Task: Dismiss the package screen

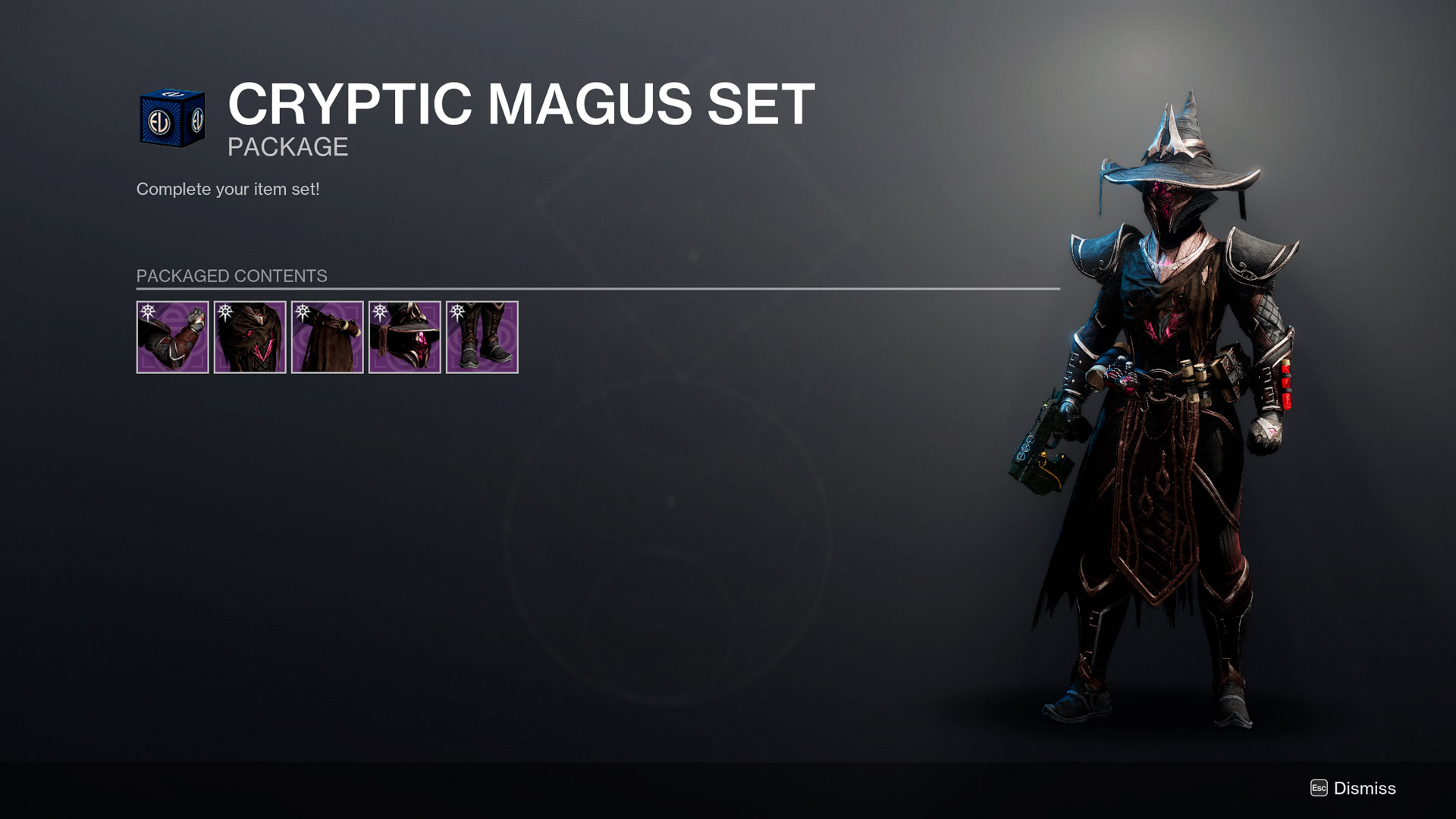Action: pos(1354,789)
